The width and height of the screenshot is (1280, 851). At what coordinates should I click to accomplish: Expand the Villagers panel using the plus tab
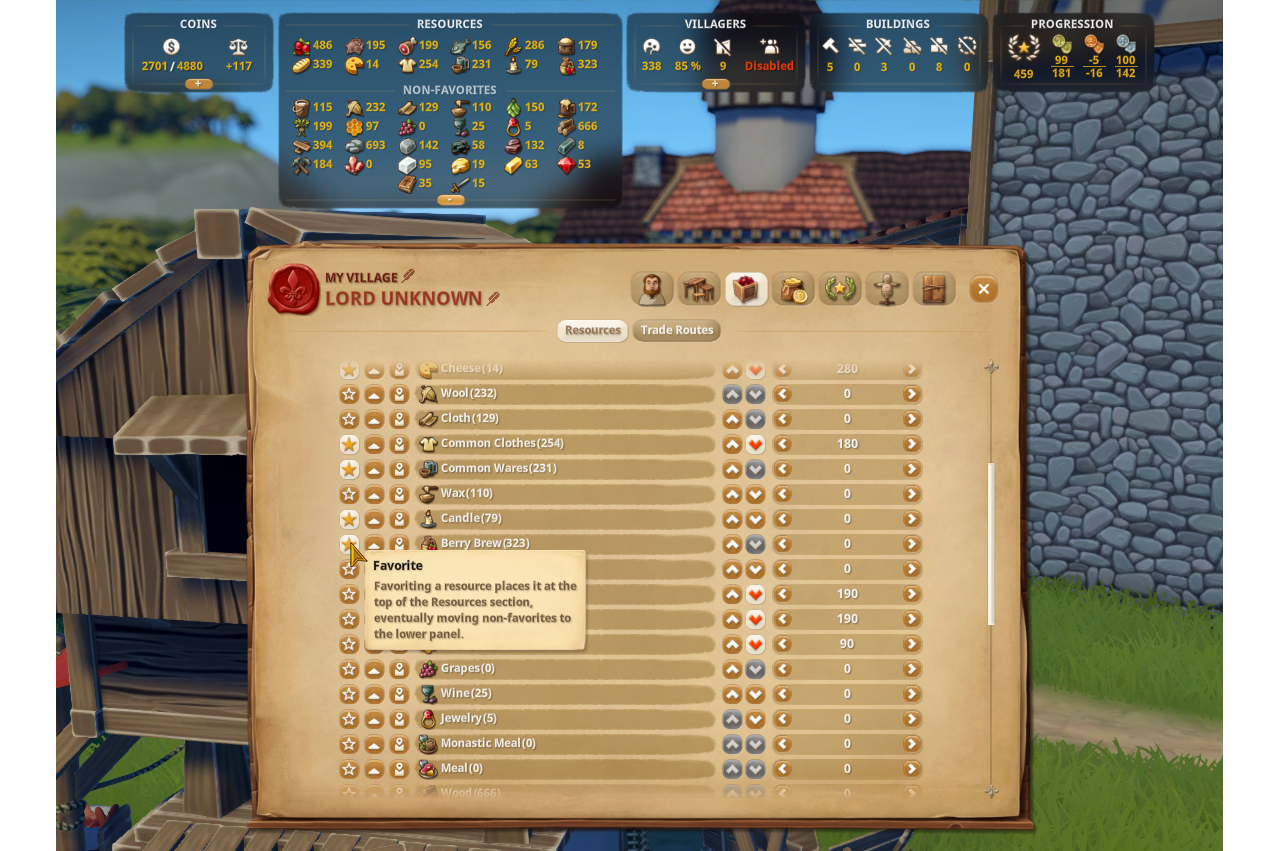(x=716, y=84)
